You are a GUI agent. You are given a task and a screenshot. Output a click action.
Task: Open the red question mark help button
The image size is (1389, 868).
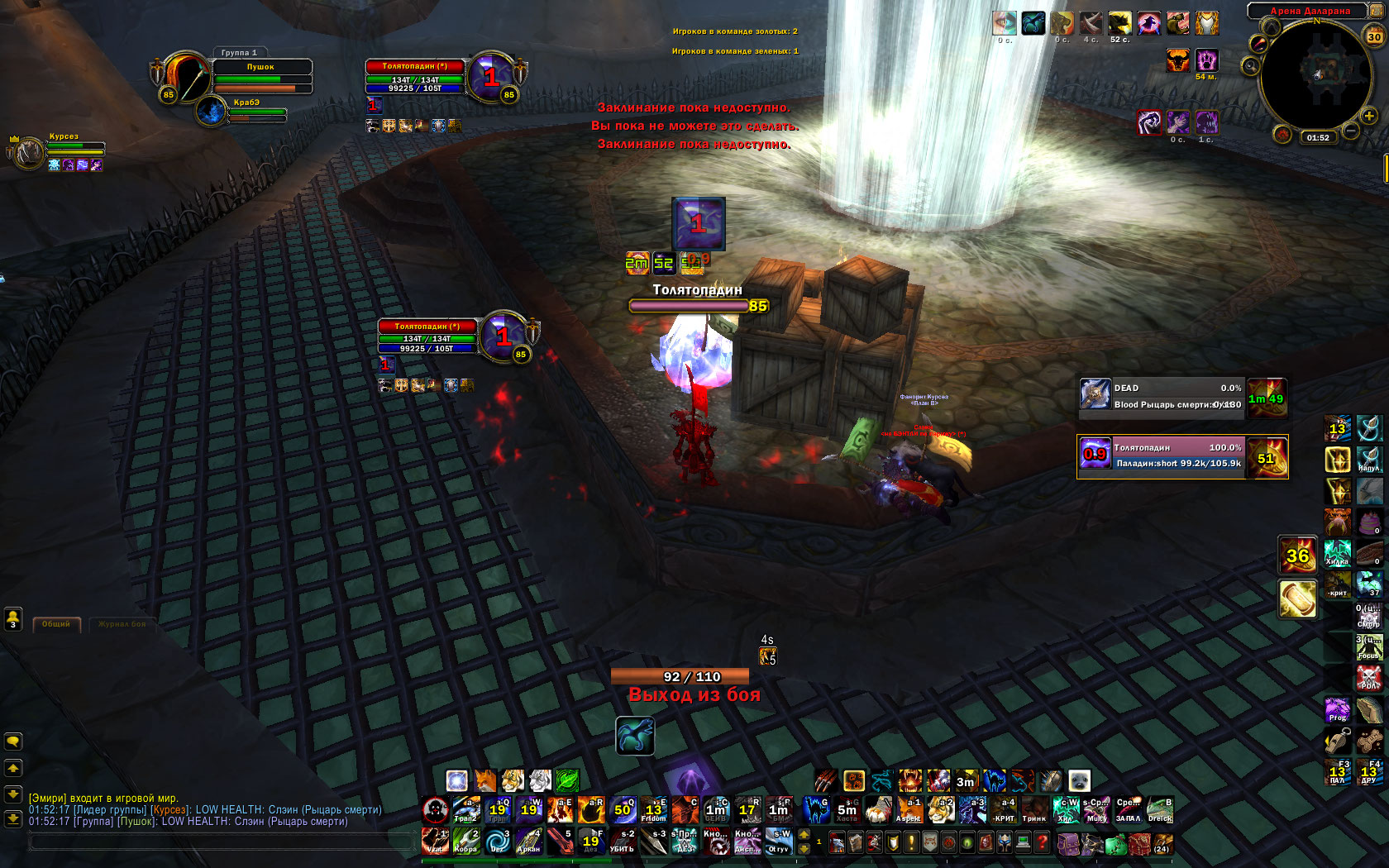[x=1043, y=842]
